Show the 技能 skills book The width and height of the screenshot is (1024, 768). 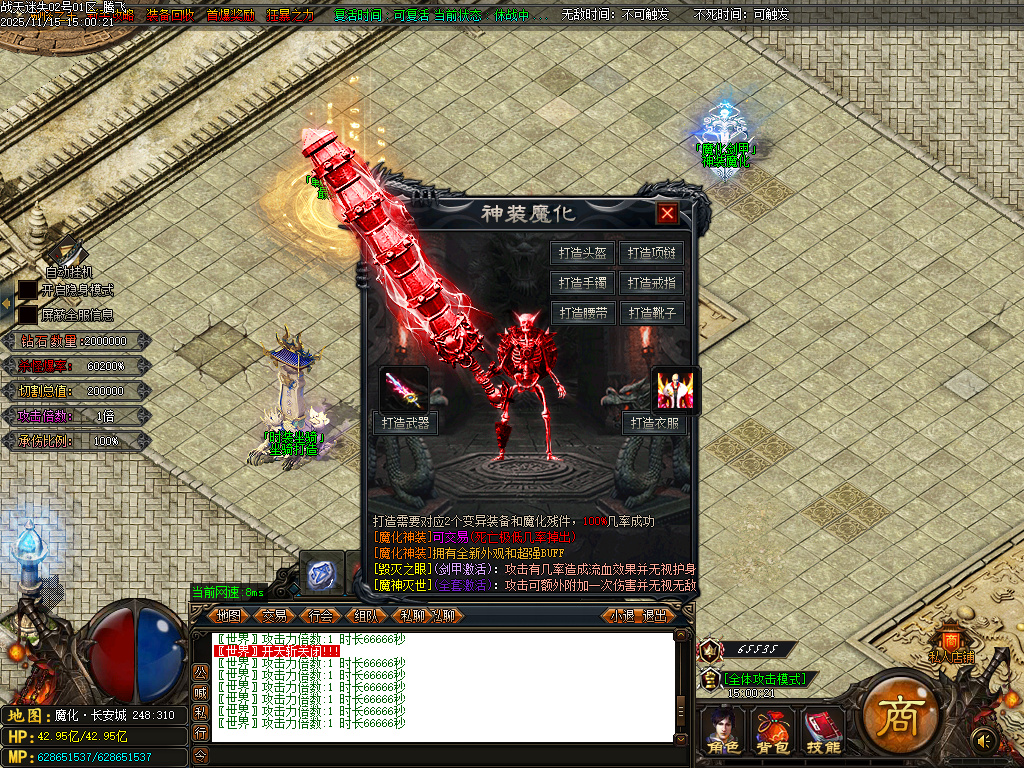(822, 730)
